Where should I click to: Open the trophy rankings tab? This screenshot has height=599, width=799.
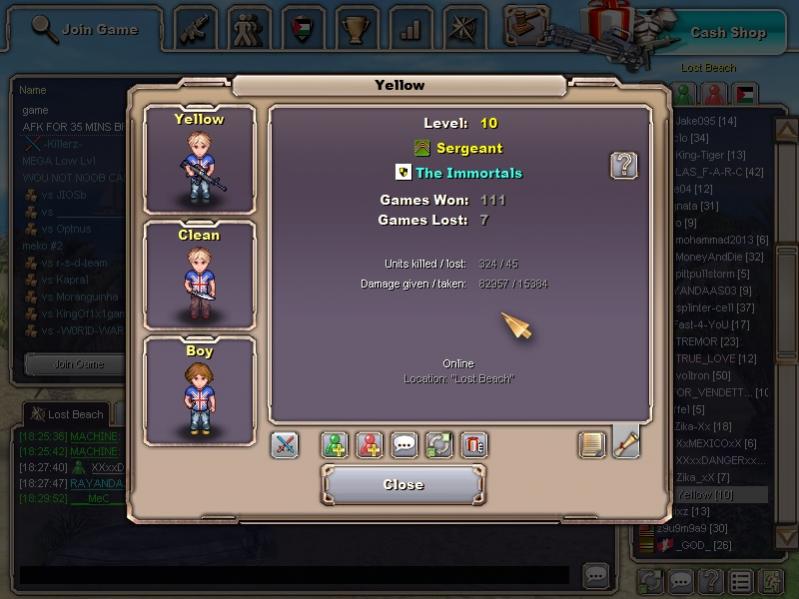pyautogui.click(x=357, y=28)
